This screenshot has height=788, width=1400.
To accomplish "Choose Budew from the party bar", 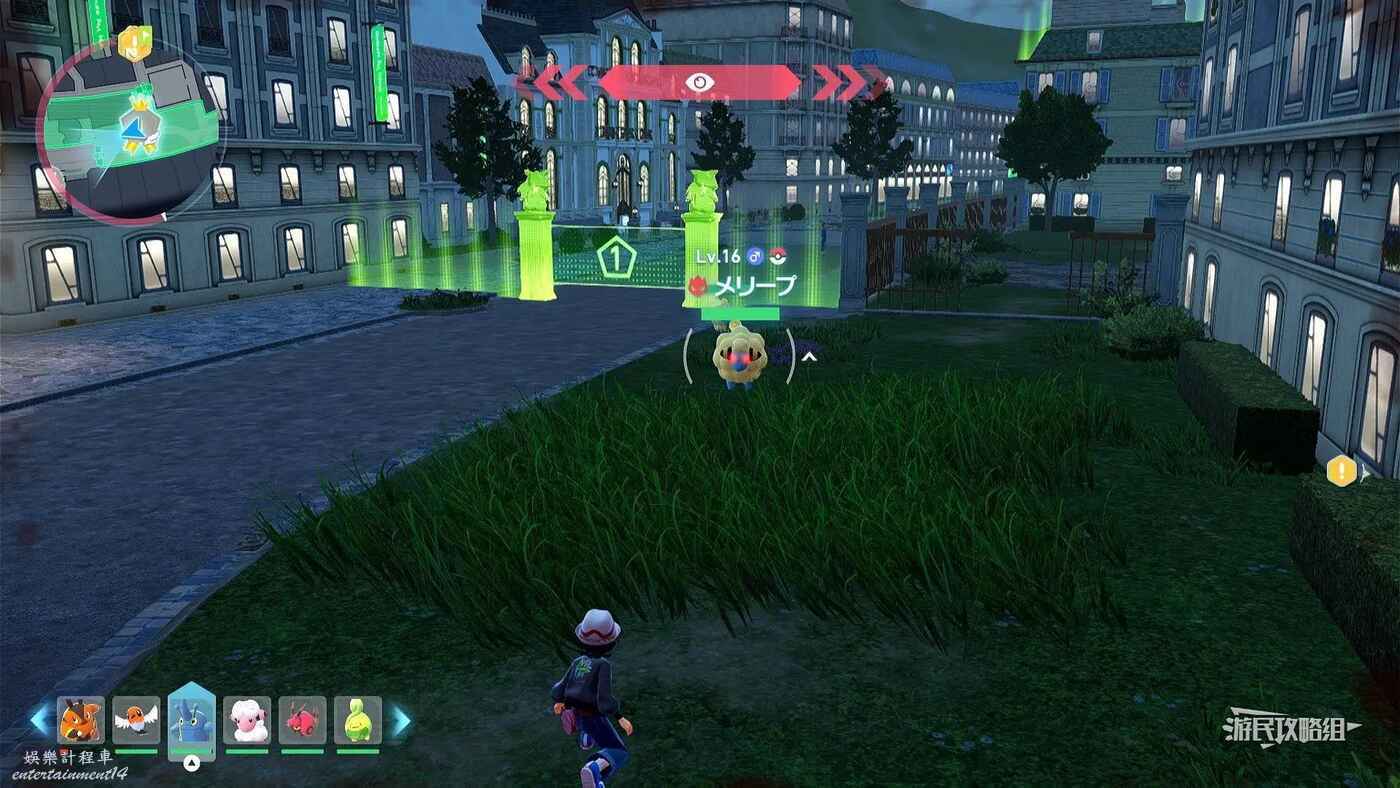I will pyautogui.click(x=358, y=720).
